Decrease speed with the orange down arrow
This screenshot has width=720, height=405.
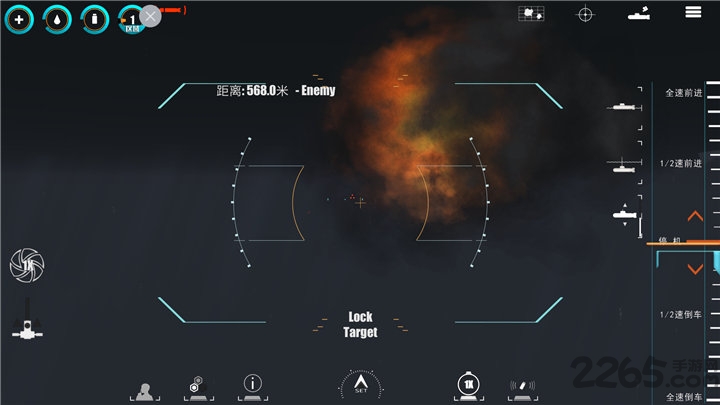click(695, 269)
